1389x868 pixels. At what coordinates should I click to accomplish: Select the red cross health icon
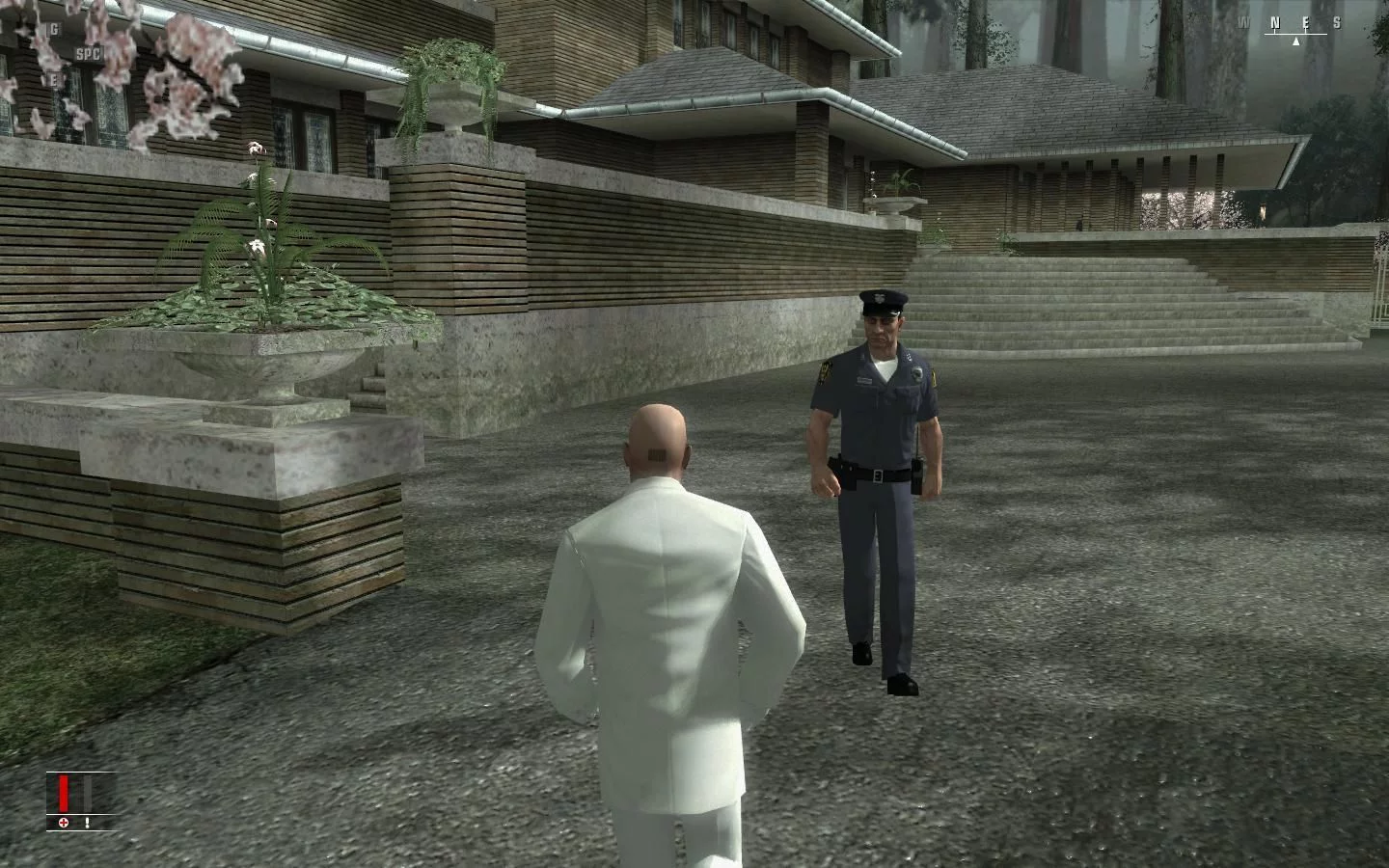click(x=64, y=823)
